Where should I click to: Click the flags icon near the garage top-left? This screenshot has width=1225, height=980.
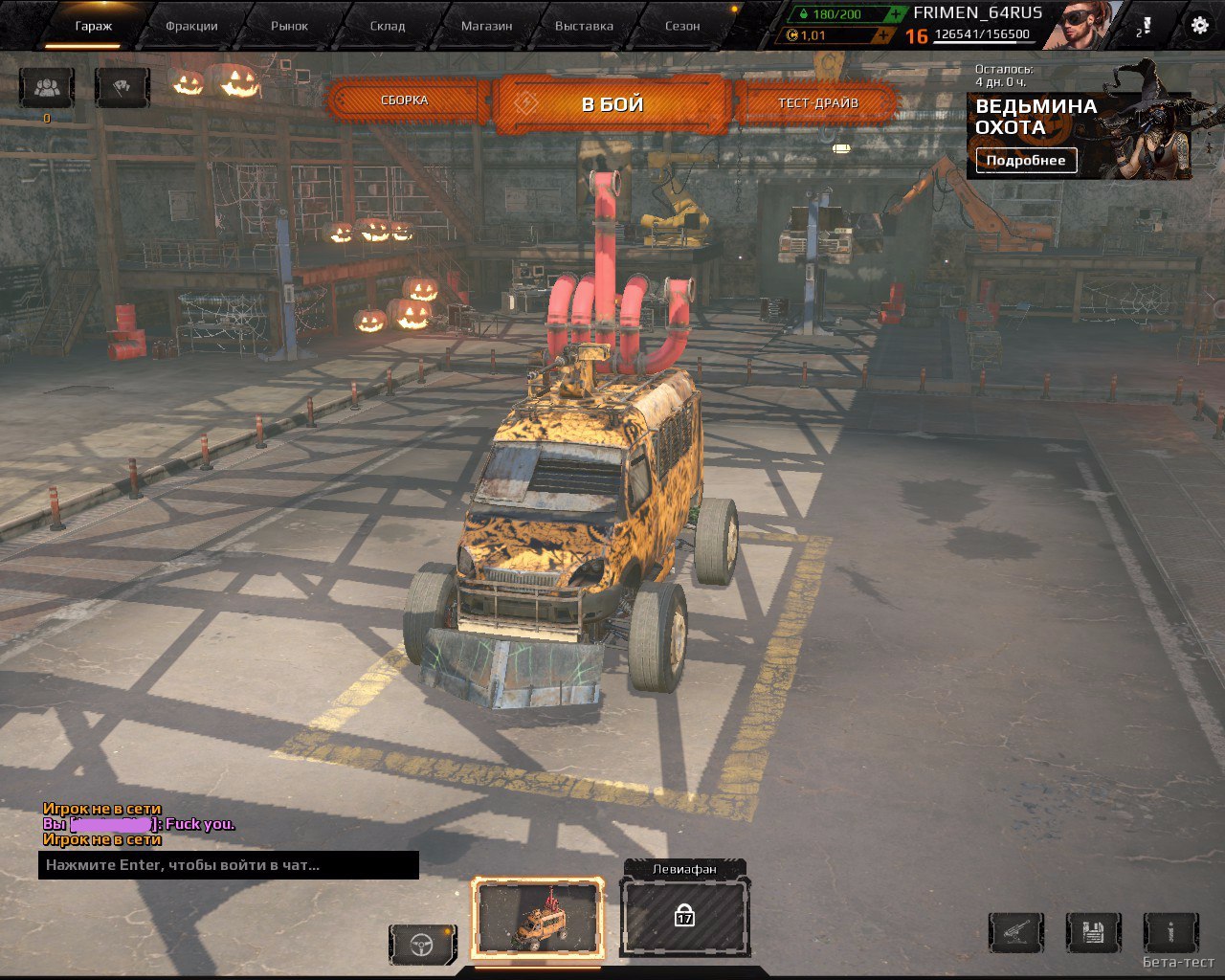pyautogui.click(x=121, y=88)
